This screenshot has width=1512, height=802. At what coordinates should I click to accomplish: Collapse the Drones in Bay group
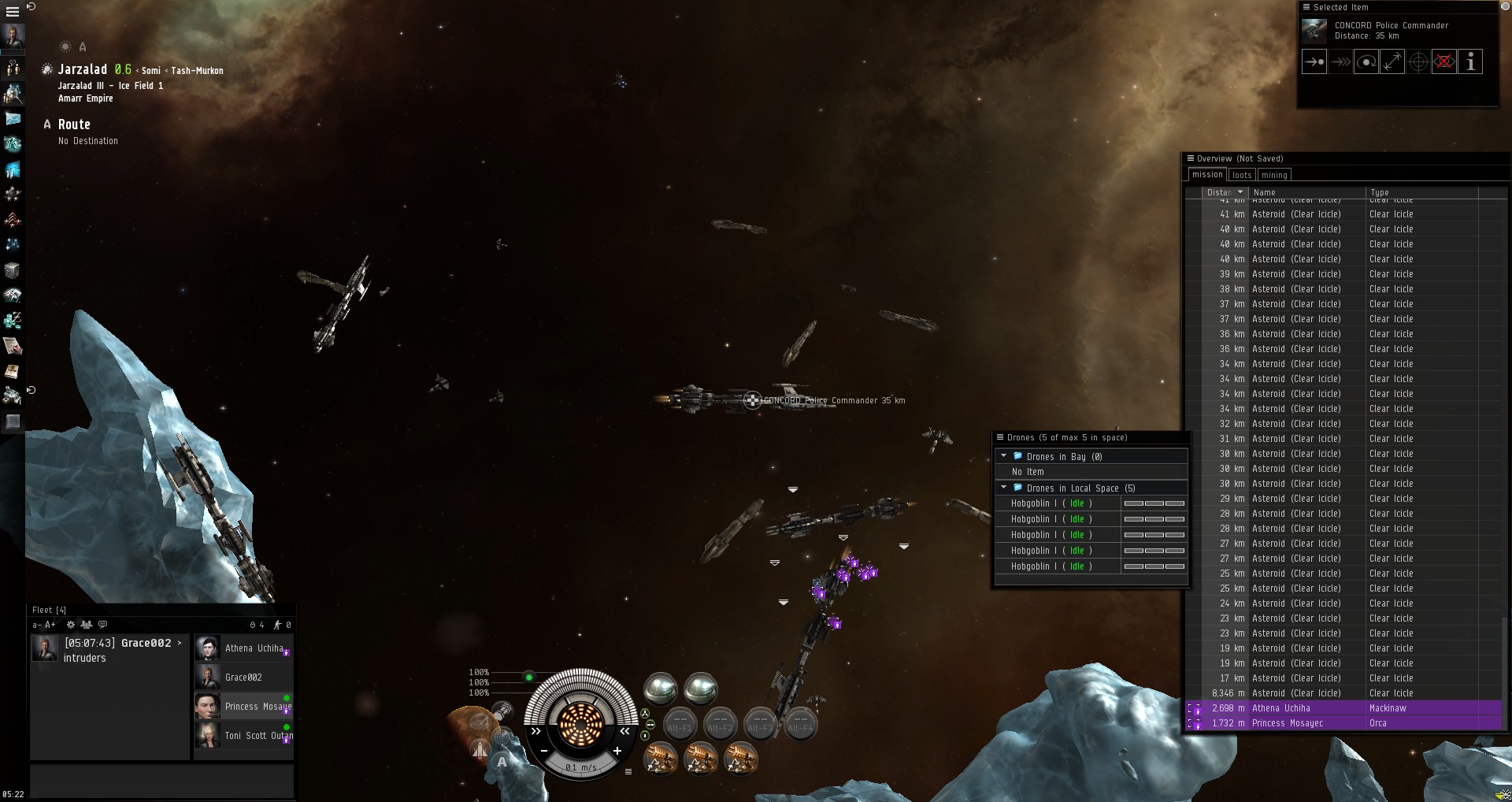[x=1004, y=456]
